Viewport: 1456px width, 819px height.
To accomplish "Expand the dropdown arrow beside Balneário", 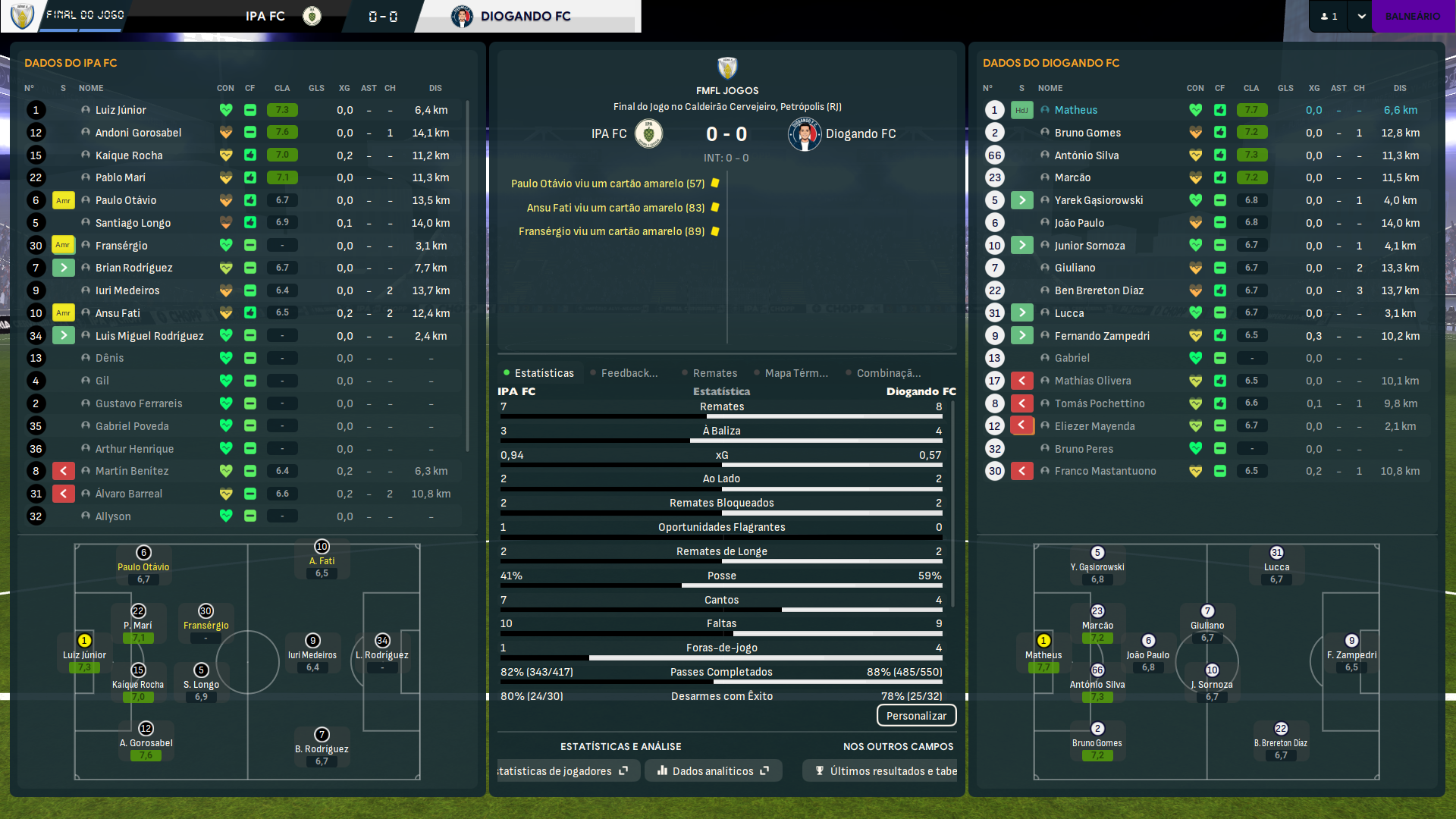I will 1361,16.
